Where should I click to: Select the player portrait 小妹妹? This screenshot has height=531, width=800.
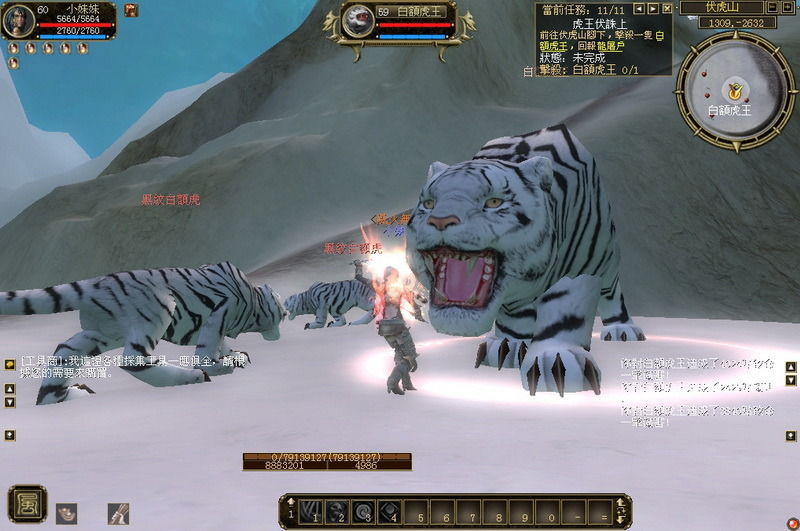coord(17,21)
